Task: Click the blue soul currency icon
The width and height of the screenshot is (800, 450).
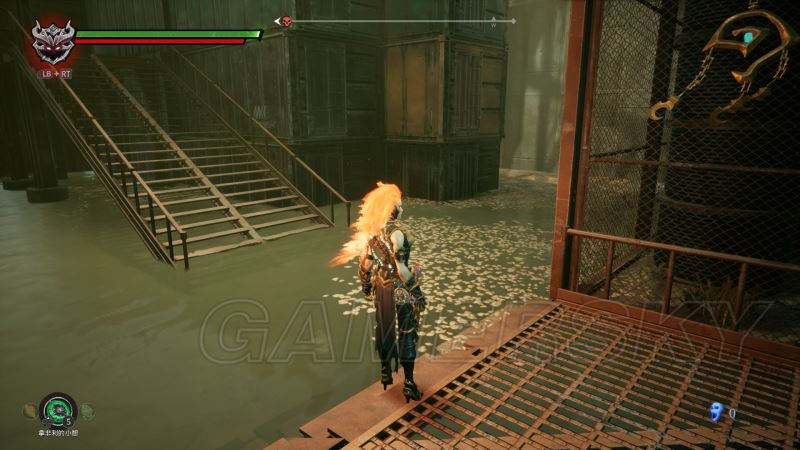Action: [x=714, y=411]
